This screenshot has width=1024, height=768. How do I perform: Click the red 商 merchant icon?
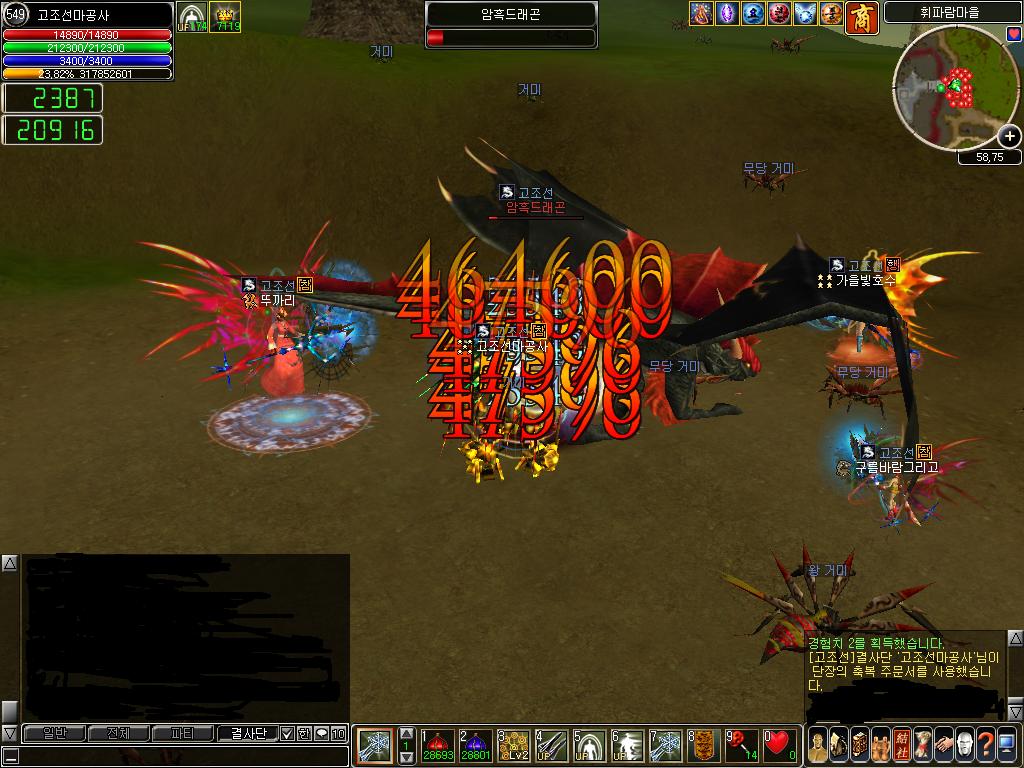(x=860, y=15)
